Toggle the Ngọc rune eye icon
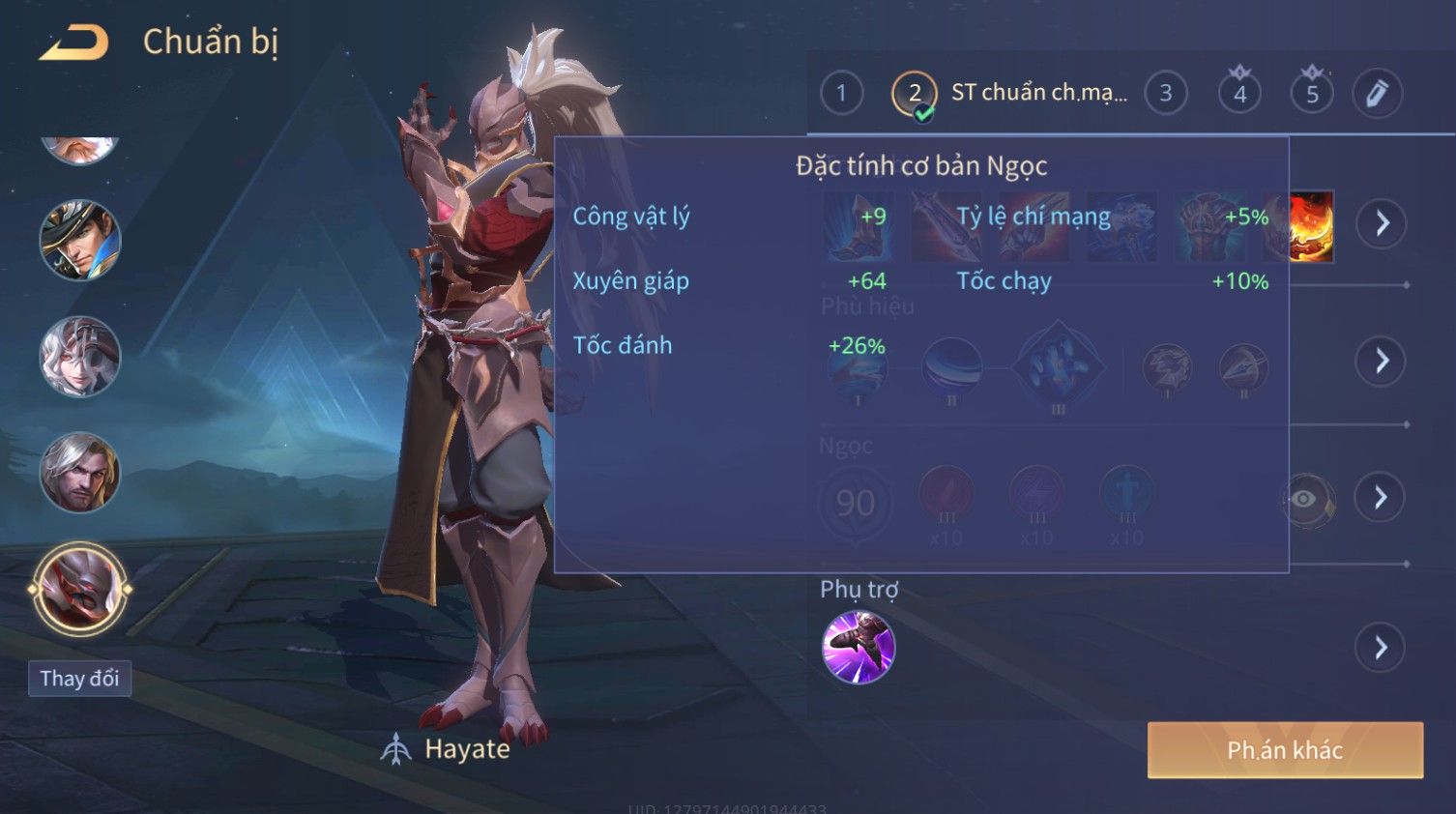1456x814 pixels. click(1304, 499)
